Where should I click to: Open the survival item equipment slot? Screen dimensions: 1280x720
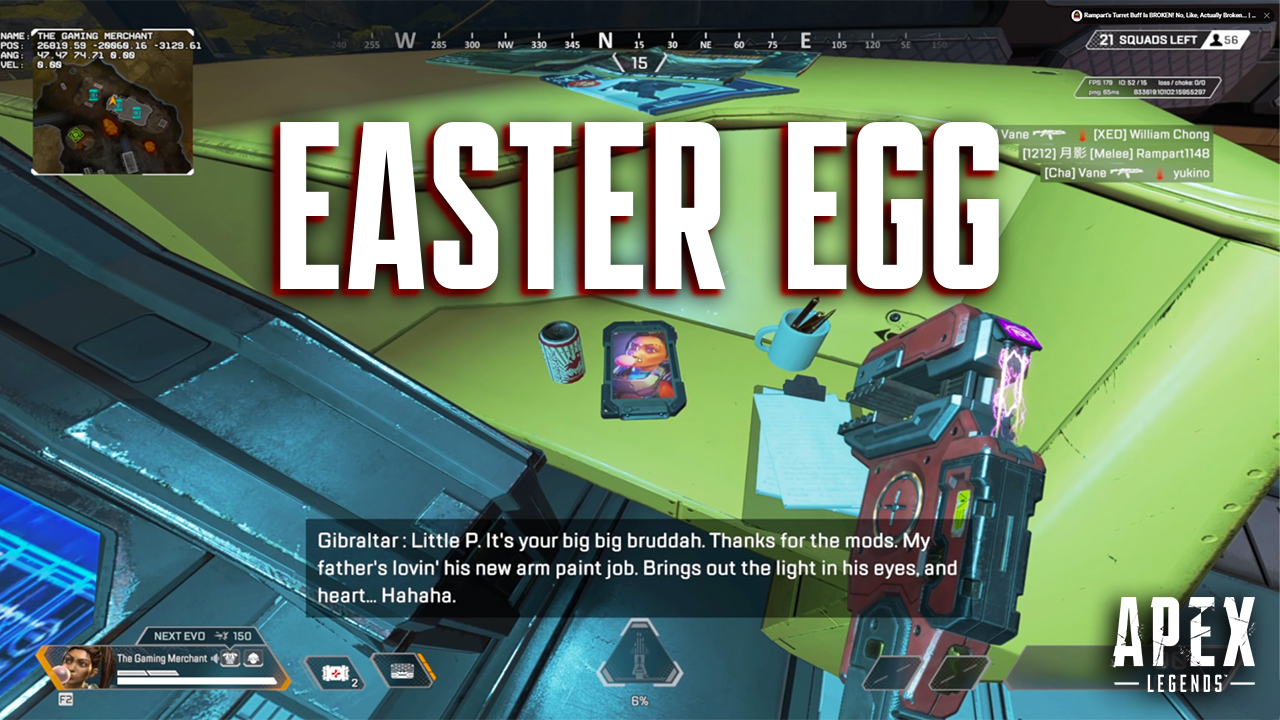(x=401, y=671)
